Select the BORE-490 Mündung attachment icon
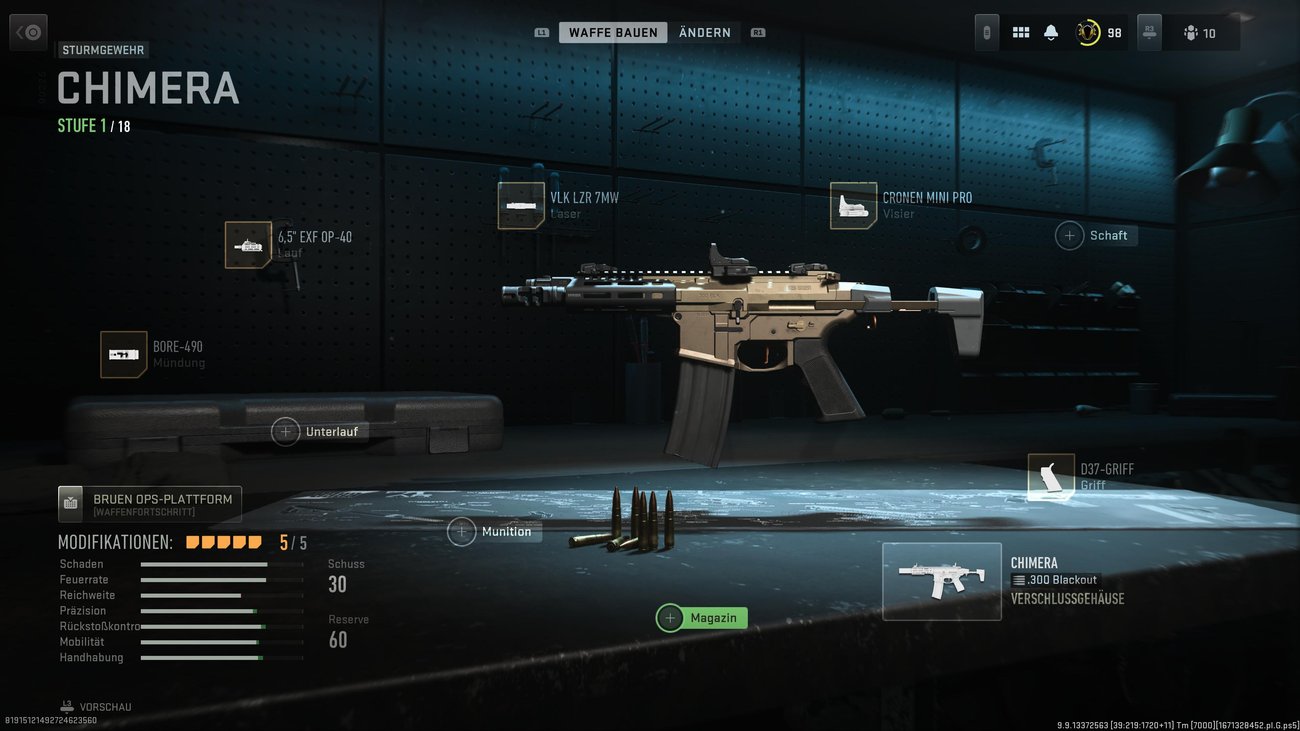The height and width of the screenshot is (731, 1300). [x=124, y=354]
